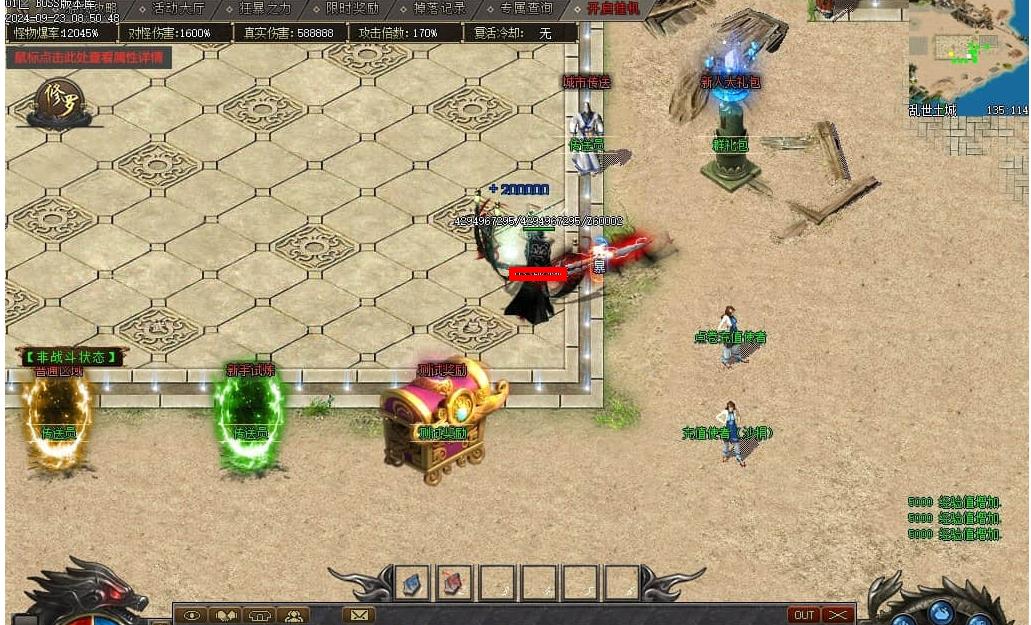Use the red item in the second hotbar slot
Screen dimensions: 1031x625
coord(454,582)
